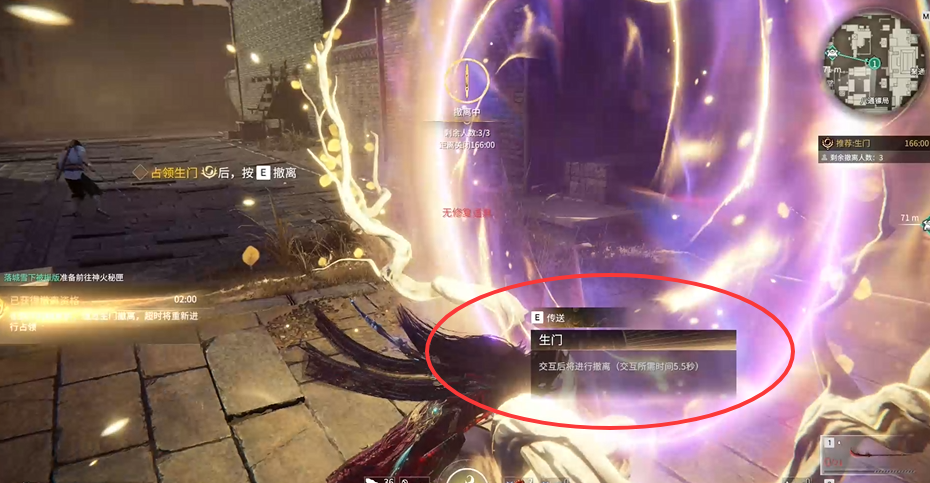Open the circular minimap
Screen dimensions: 930x483
(x=873, y=64)
